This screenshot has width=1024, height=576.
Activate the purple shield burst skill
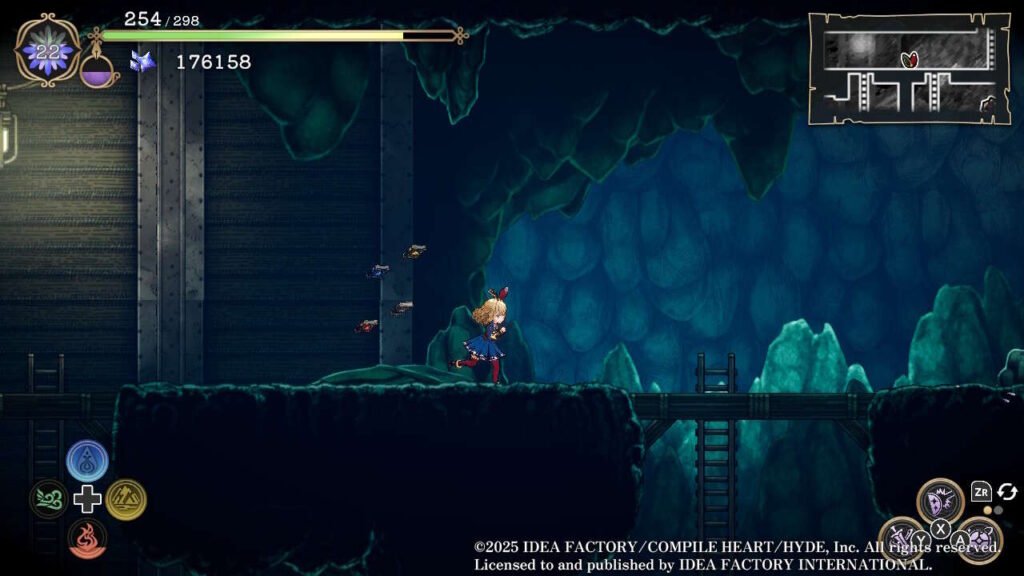click(x=940, y=500)
